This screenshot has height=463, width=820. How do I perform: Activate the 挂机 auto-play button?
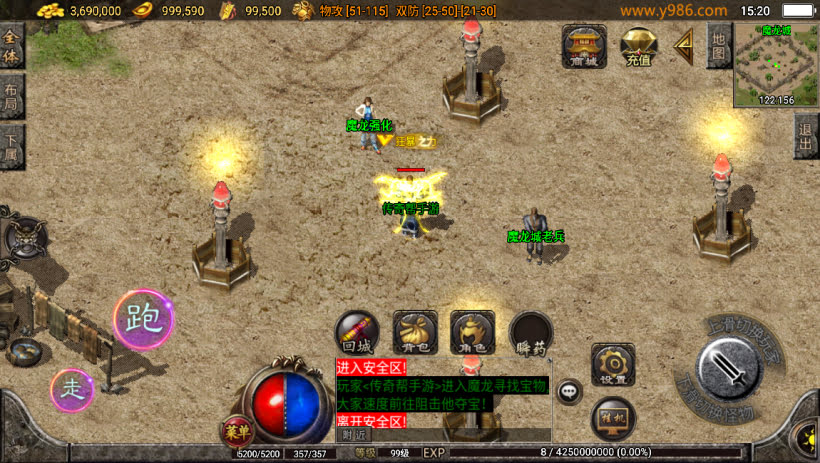(613, 418)
